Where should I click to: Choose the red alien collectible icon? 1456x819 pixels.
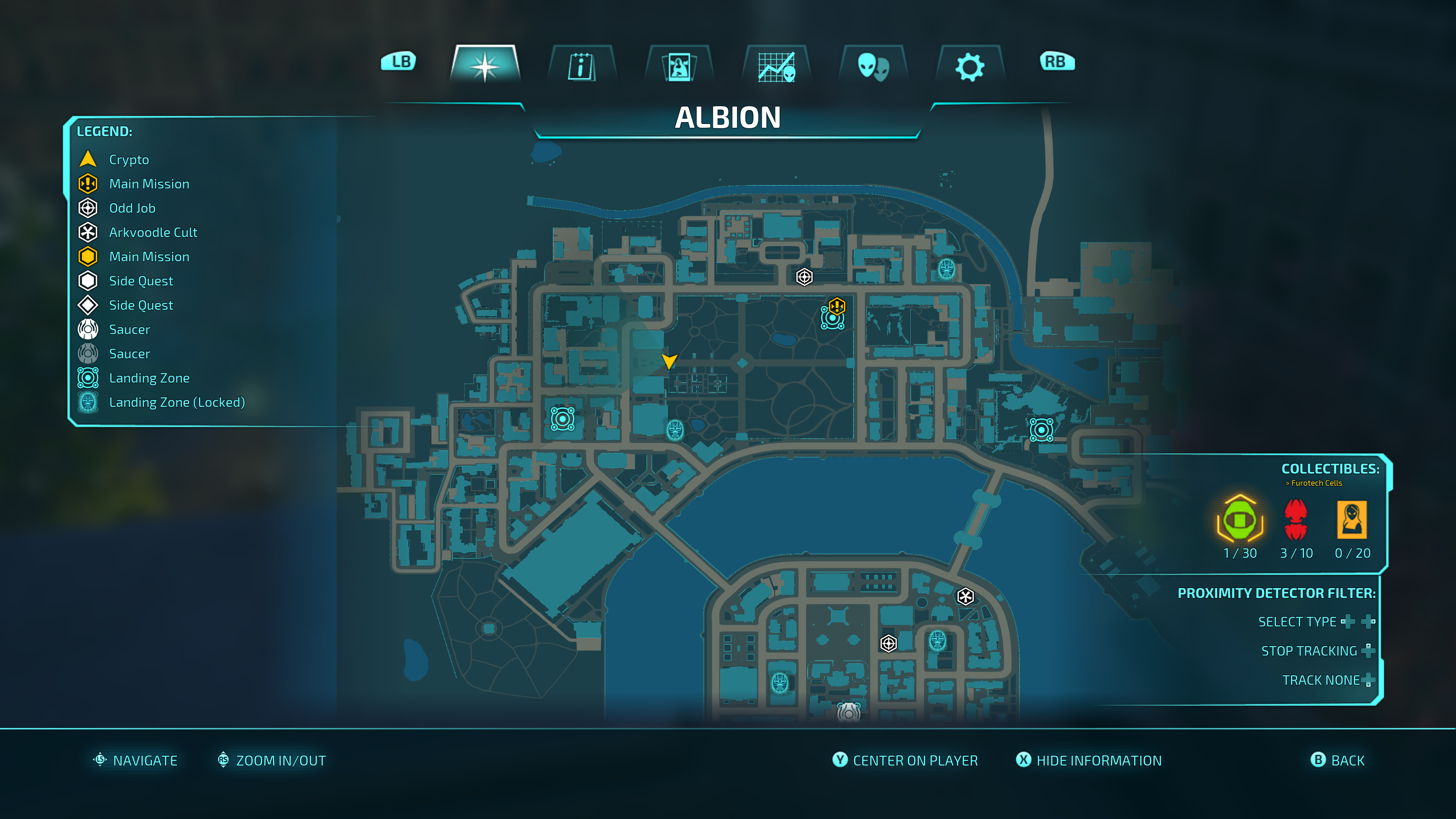[x=1296, y=519]
